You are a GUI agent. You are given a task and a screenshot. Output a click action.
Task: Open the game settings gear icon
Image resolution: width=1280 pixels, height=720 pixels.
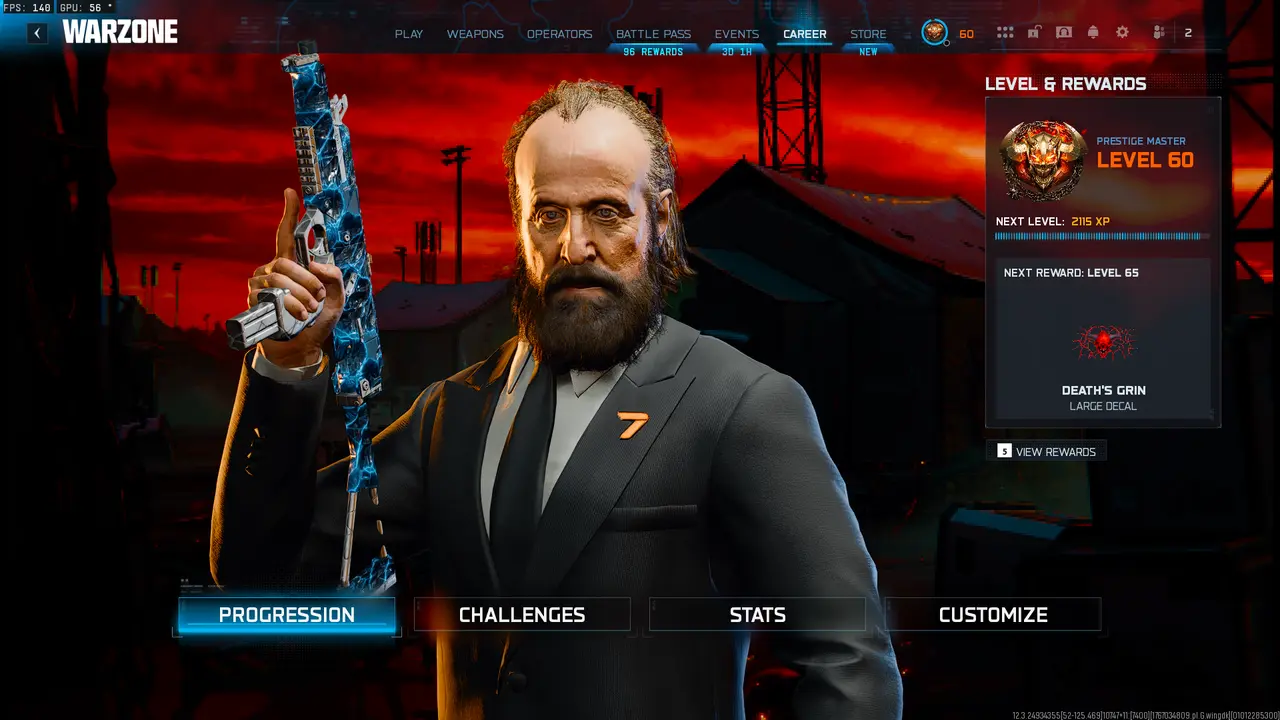coord(1122,32)
